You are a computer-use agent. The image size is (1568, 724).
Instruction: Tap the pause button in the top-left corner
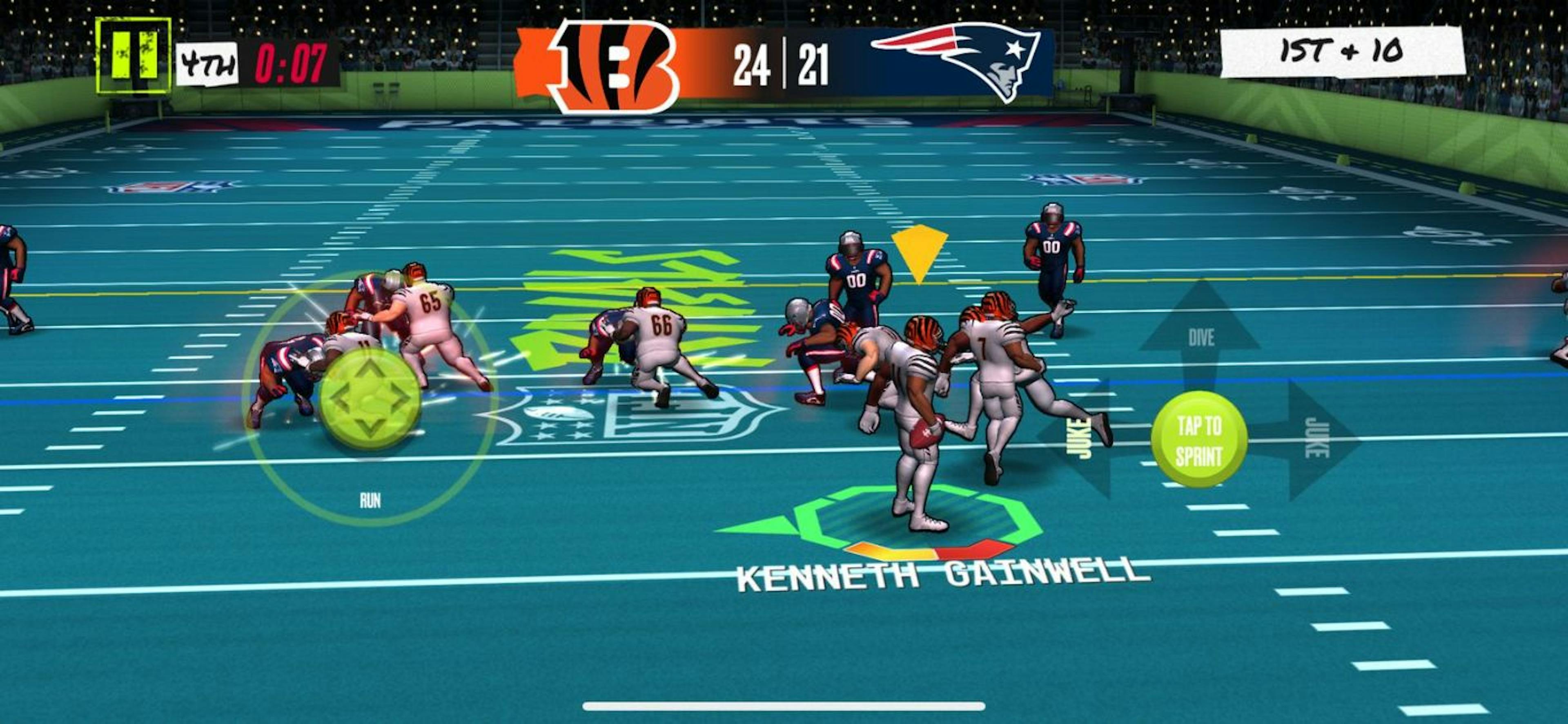tap(134, 55)
